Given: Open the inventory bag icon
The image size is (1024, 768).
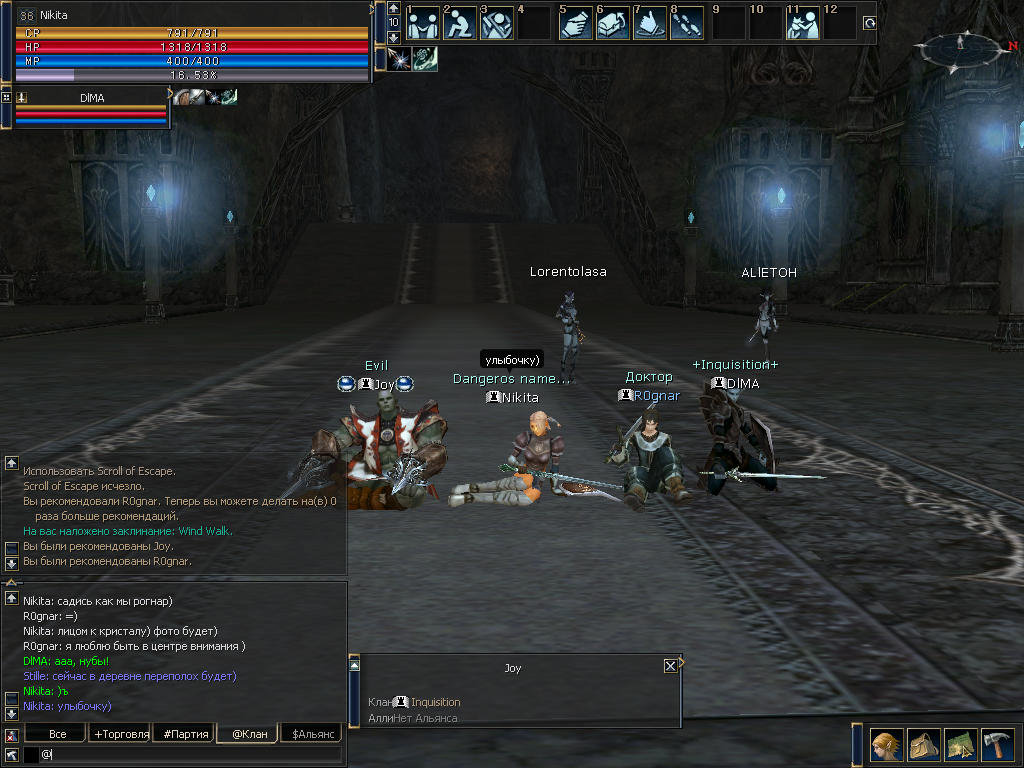Looking at the screenshot, I should coord(924,745).
